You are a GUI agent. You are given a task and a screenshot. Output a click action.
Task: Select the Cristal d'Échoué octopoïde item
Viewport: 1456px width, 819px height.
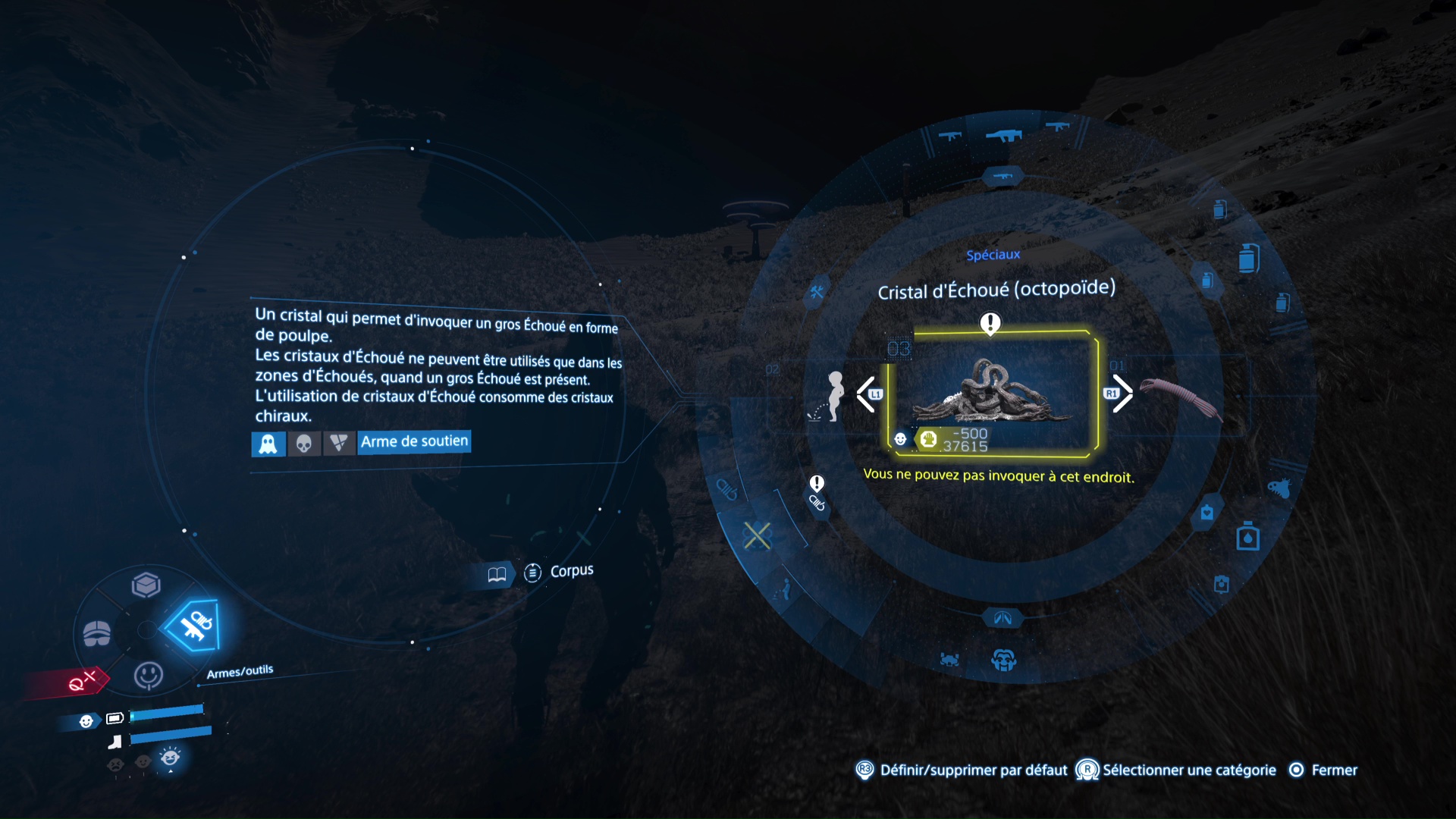click(x=992, y=394)
